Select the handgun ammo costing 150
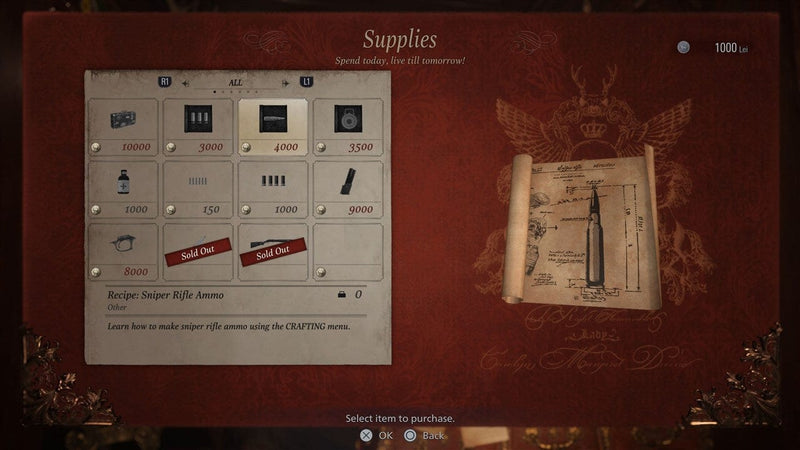The image size is (800, 450). tap(197, 189)
